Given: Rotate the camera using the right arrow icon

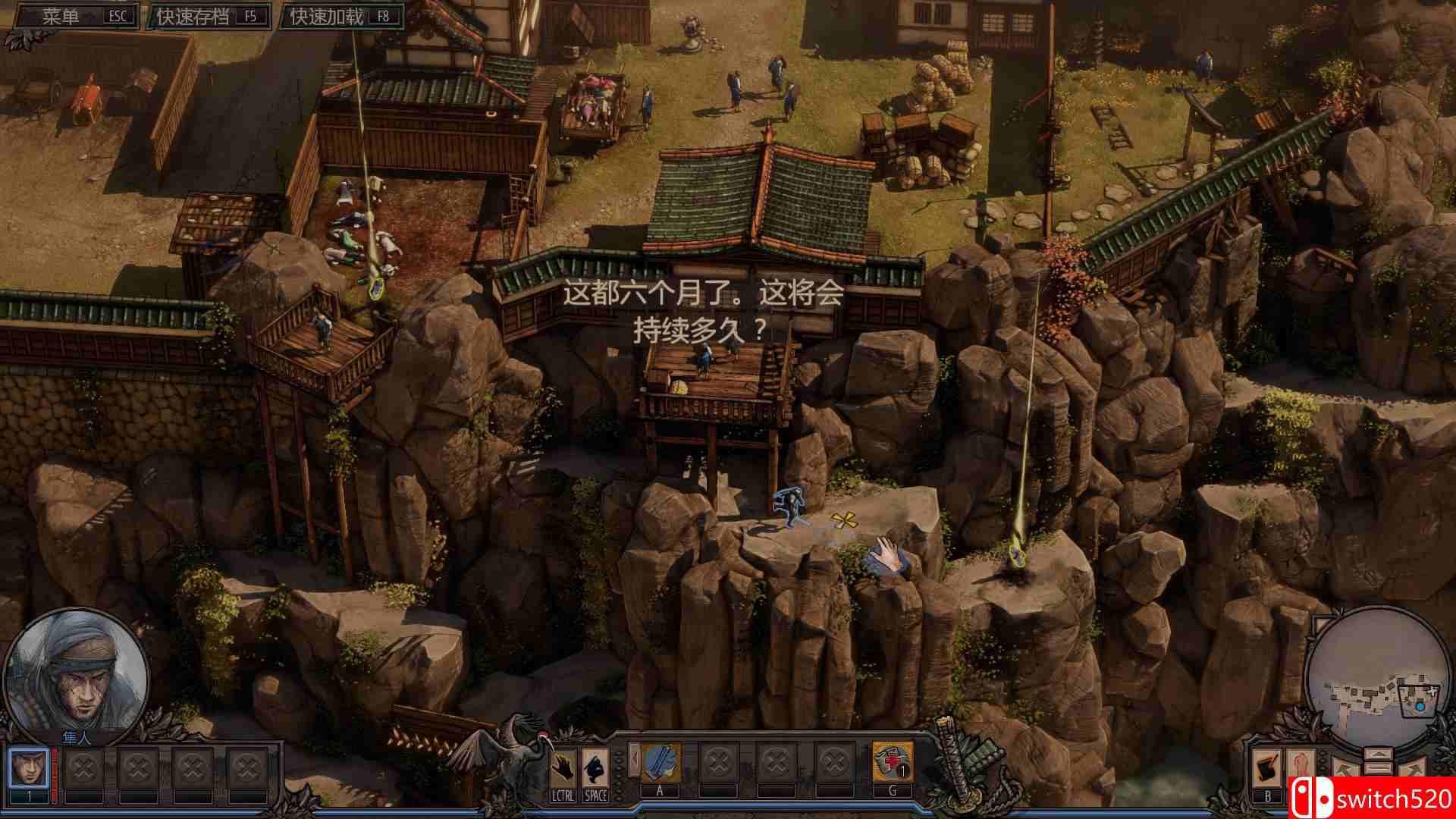Looking at the screenshot, I should (1413, 768).
